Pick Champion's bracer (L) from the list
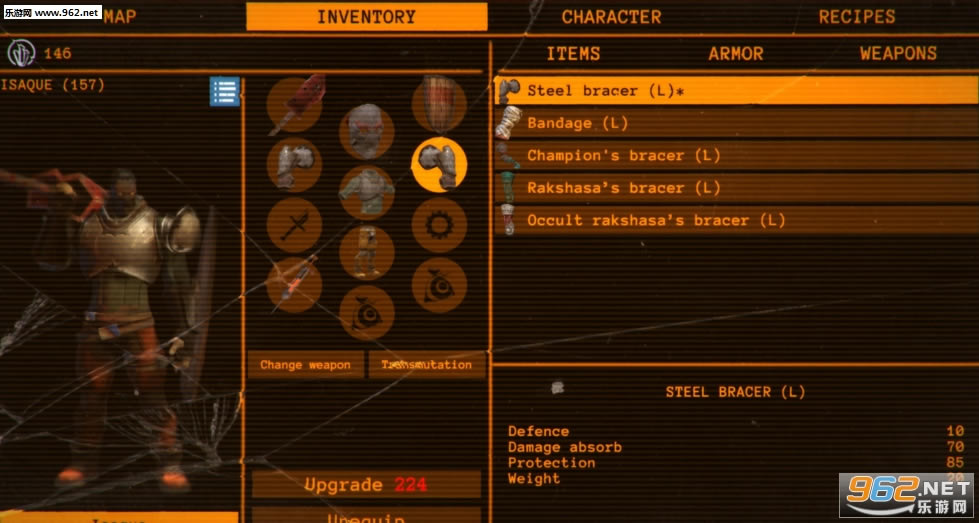 pyautogui.click(x=736, y=155)
